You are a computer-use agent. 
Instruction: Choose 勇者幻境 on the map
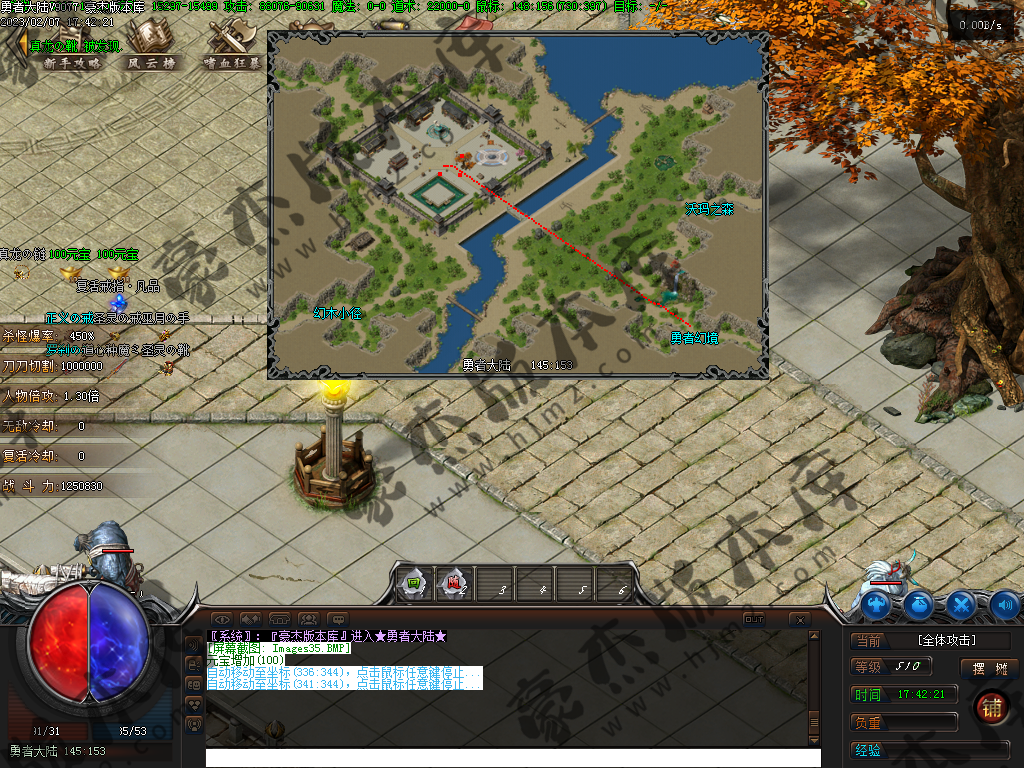694,338
